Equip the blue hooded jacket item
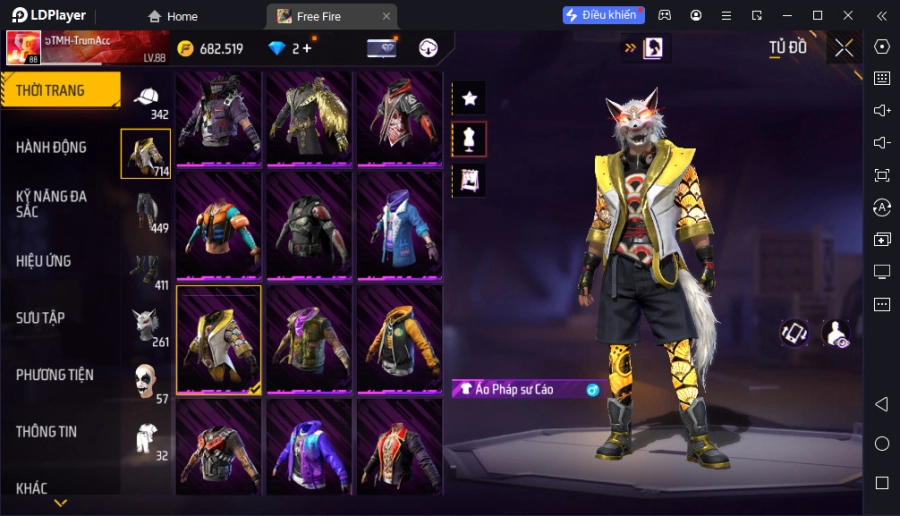This screenshot has width=900, height=516. click(x=399, y=225)
